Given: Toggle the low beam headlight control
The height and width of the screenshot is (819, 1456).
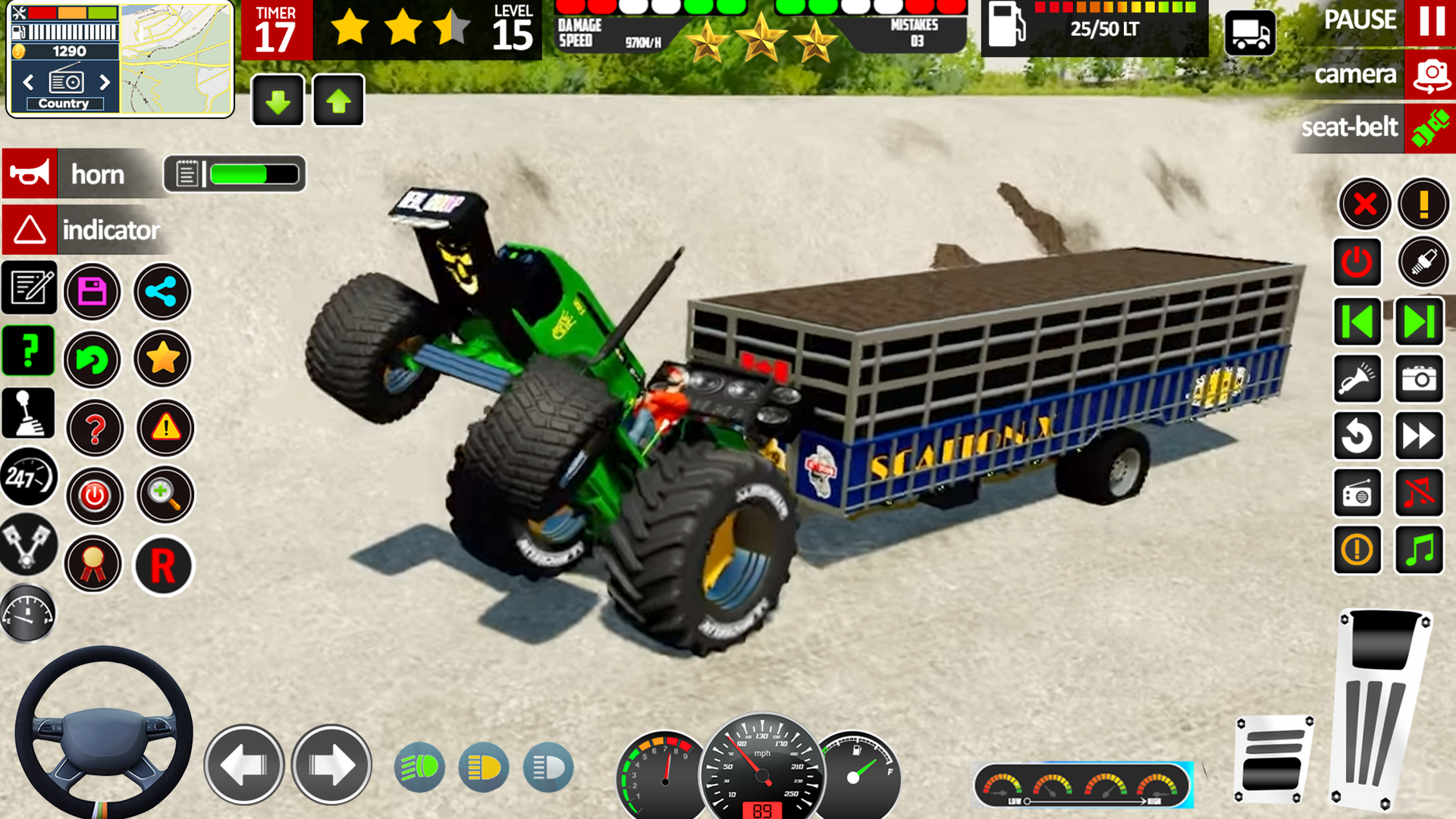Looking at the screenshot, I should (483, 766).
